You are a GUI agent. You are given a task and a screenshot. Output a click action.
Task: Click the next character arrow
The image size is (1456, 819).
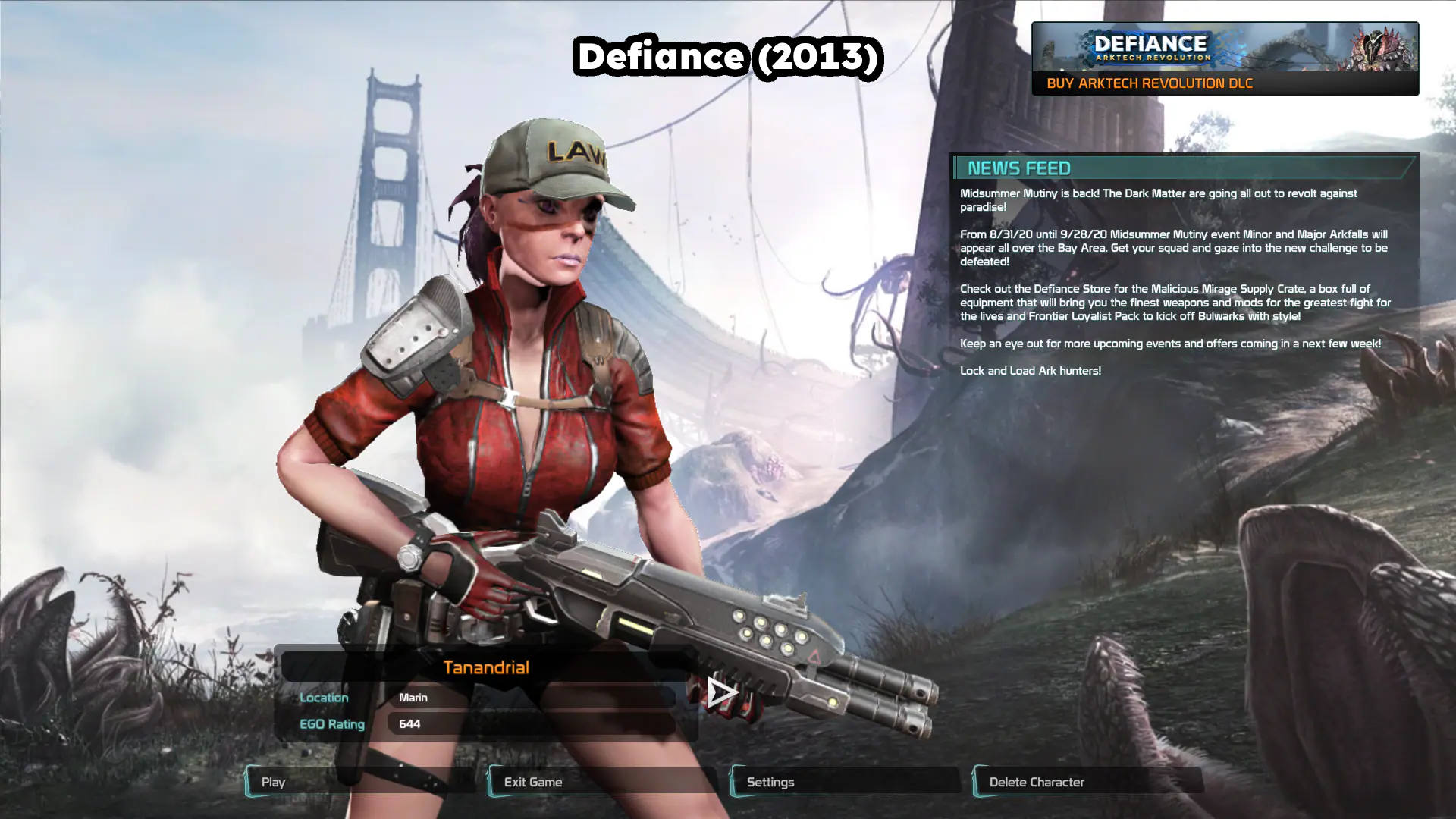pyautogui.click(x=721, y=692)
